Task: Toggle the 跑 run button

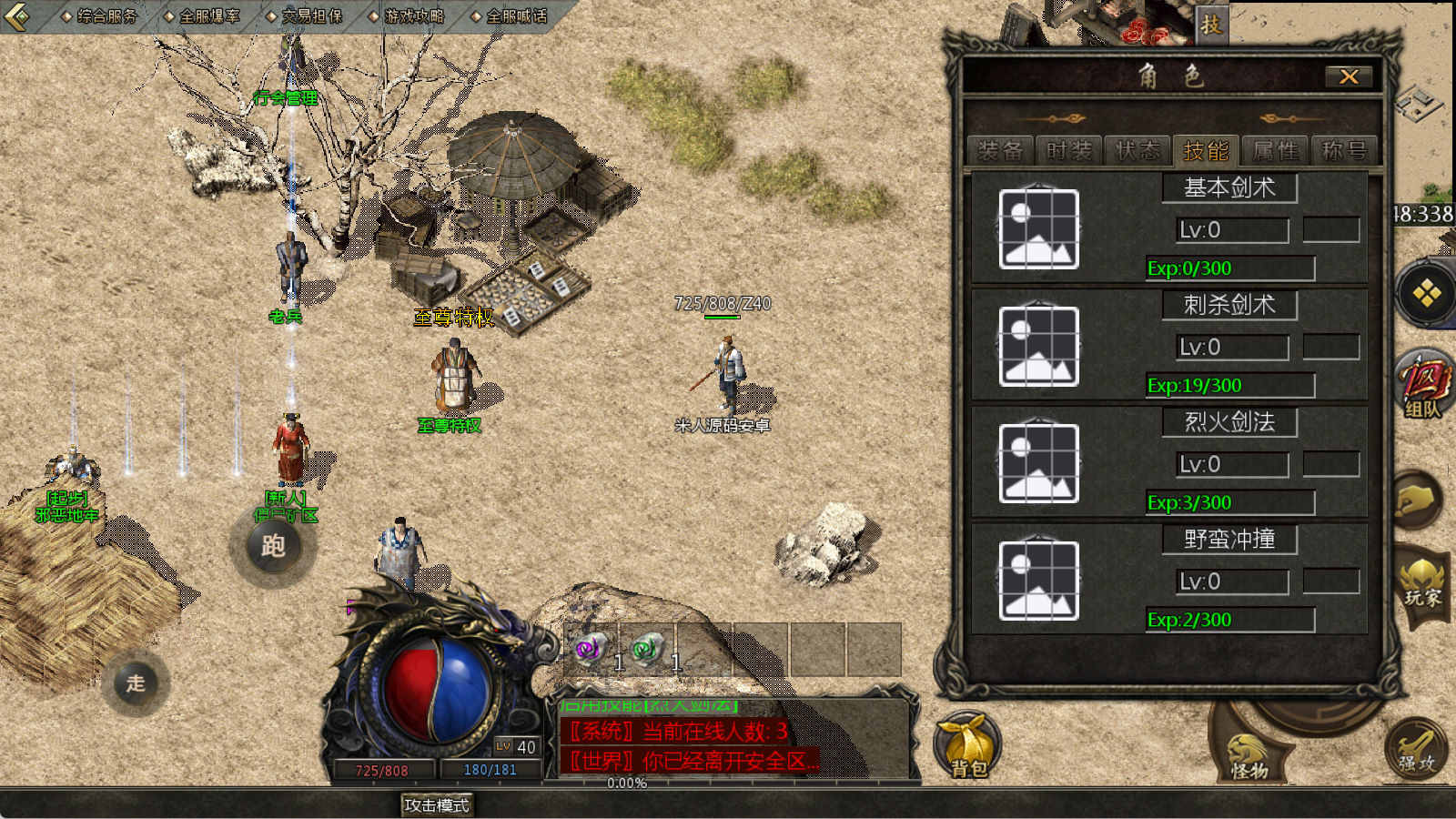Action: (273, 546)
